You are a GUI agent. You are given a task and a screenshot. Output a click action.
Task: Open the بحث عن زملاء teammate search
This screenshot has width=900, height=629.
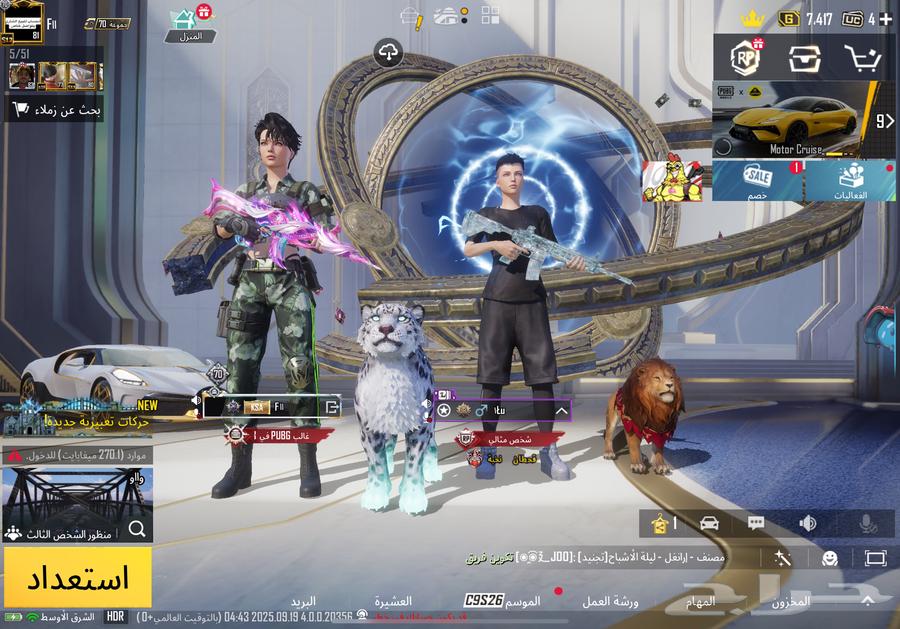54,109
